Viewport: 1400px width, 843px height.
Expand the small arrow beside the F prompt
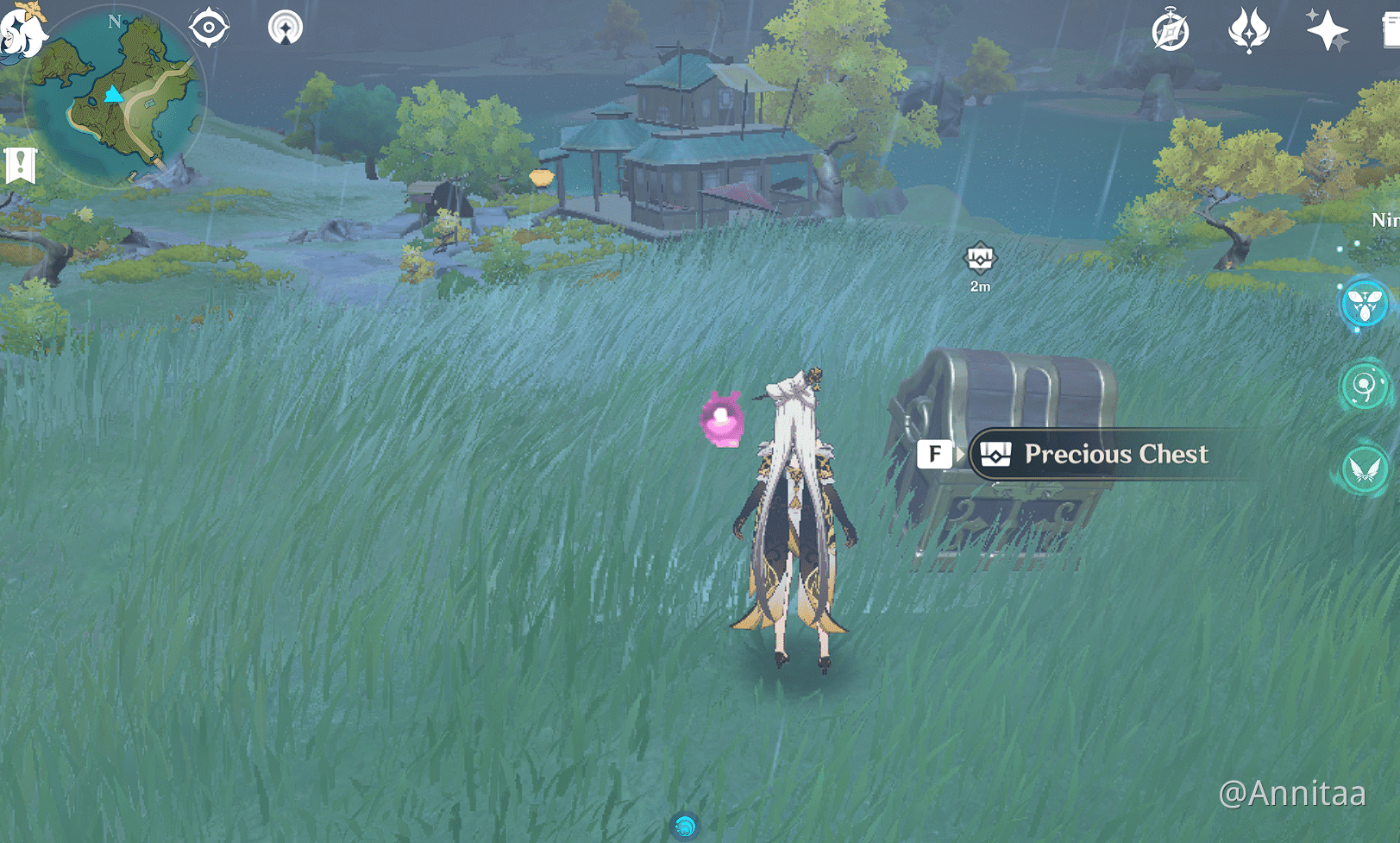960,454
